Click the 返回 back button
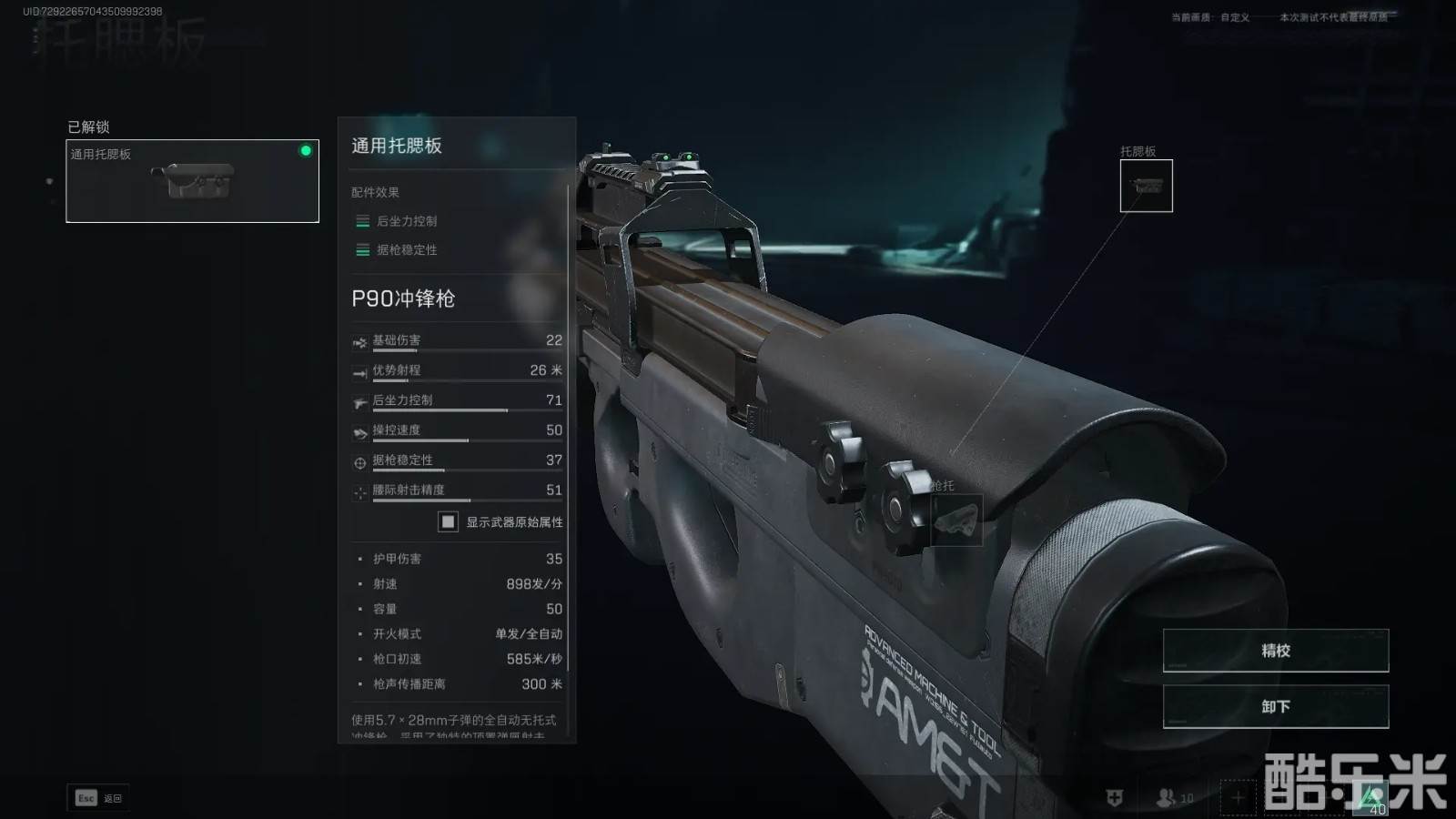 98,798
